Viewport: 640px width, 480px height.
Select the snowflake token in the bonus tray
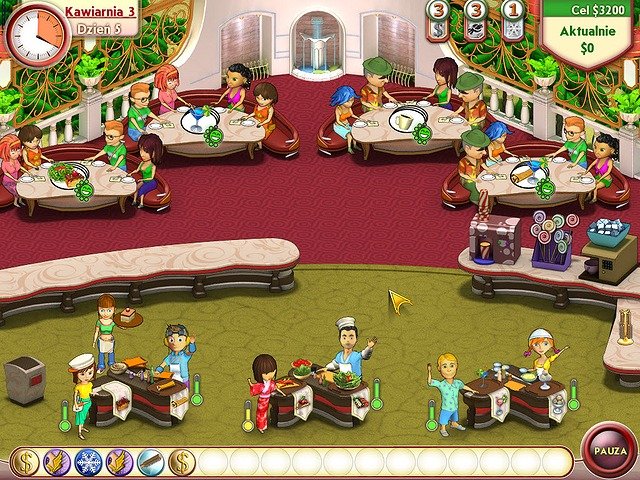pos(88,462)
